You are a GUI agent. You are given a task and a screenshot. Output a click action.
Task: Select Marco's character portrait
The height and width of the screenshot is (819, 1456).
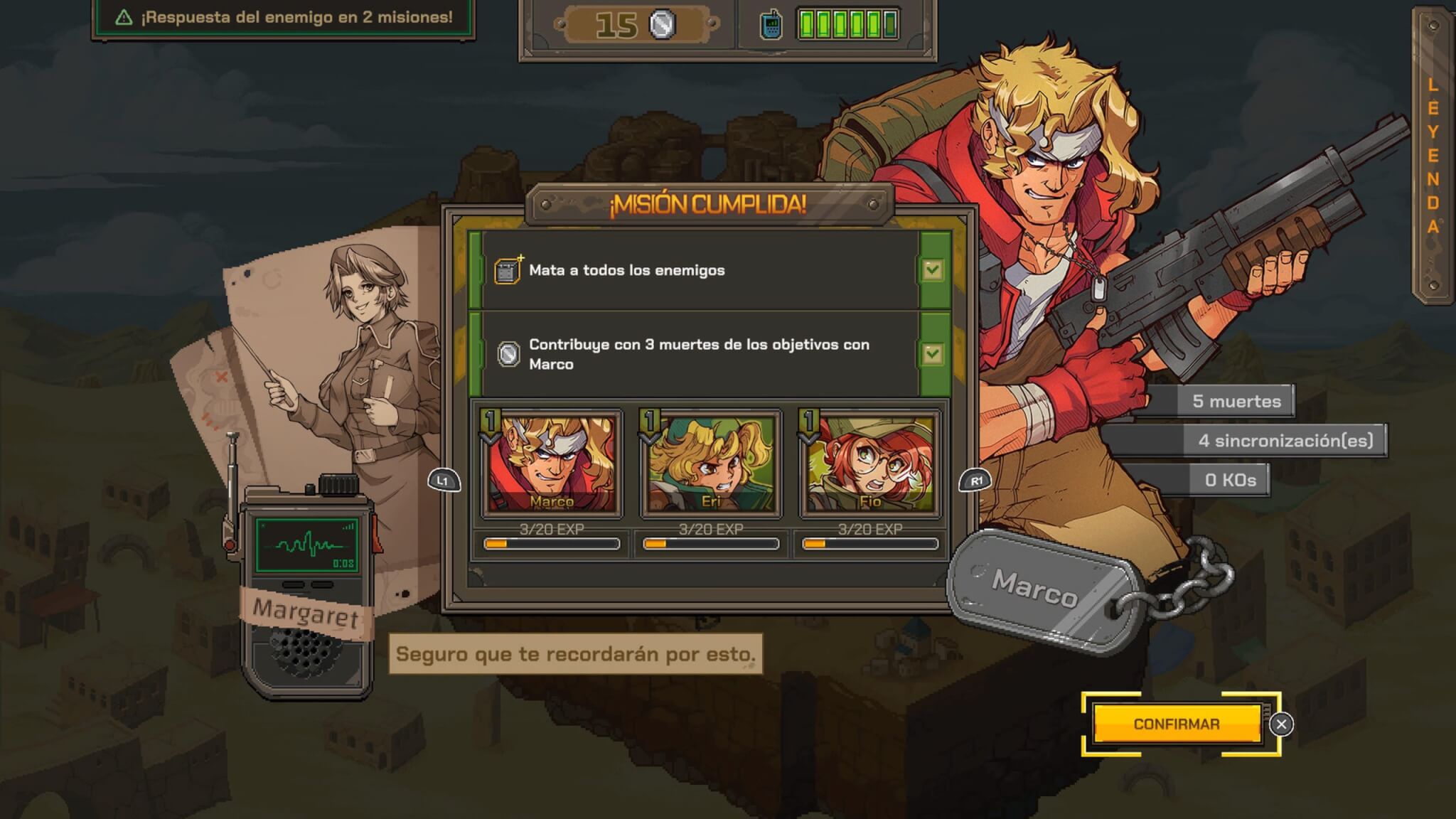click(551, 463)
